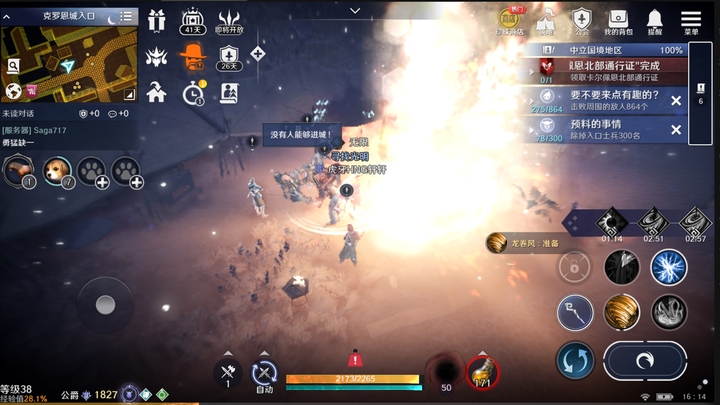Activate the blue lightning skill
Viewport: 720px width, 405px height.
pos(668,267)
